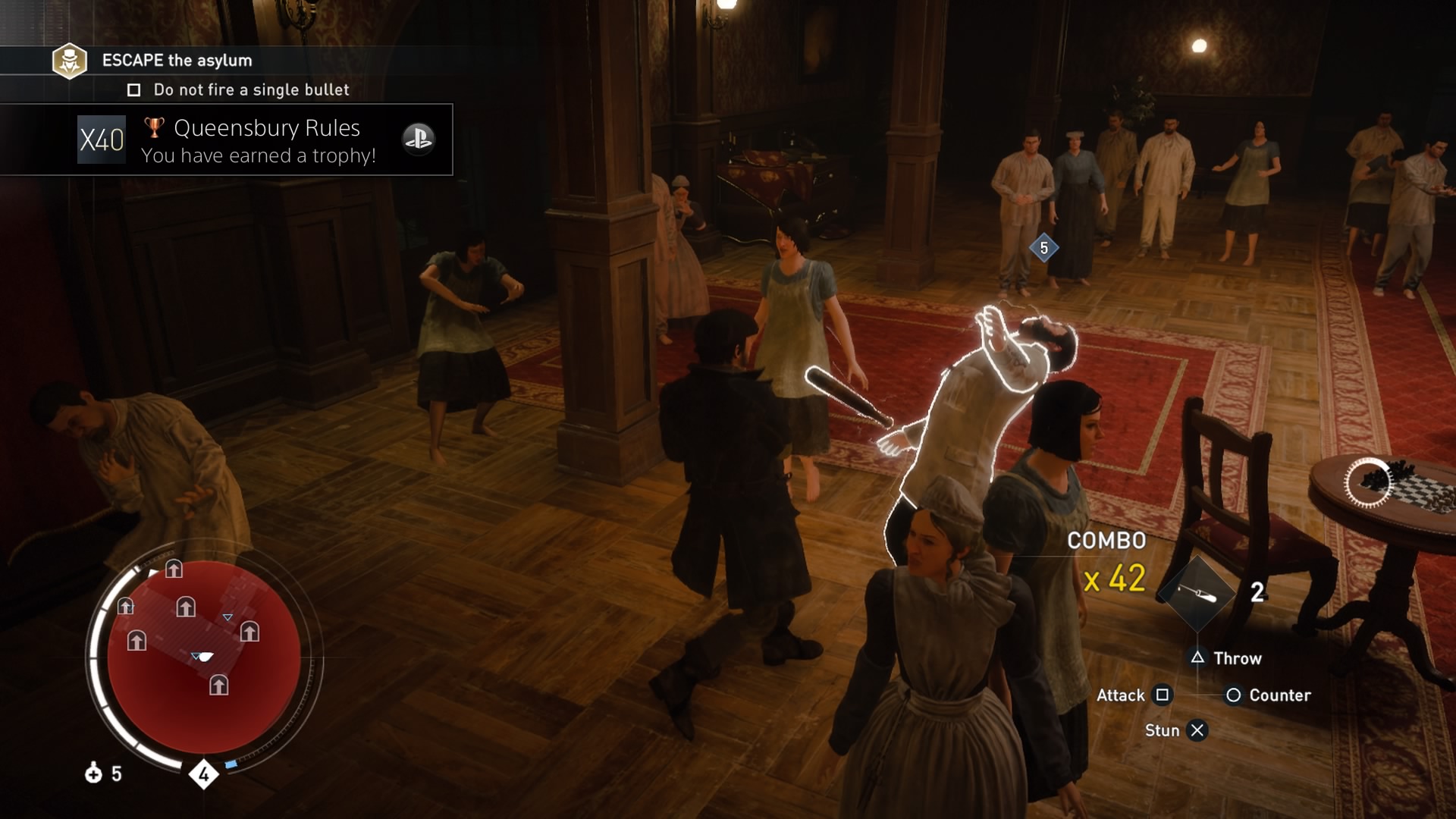Select the level 4 diamond badge
The height and width of the screenshot is (819, 1456).
point(203,774)
